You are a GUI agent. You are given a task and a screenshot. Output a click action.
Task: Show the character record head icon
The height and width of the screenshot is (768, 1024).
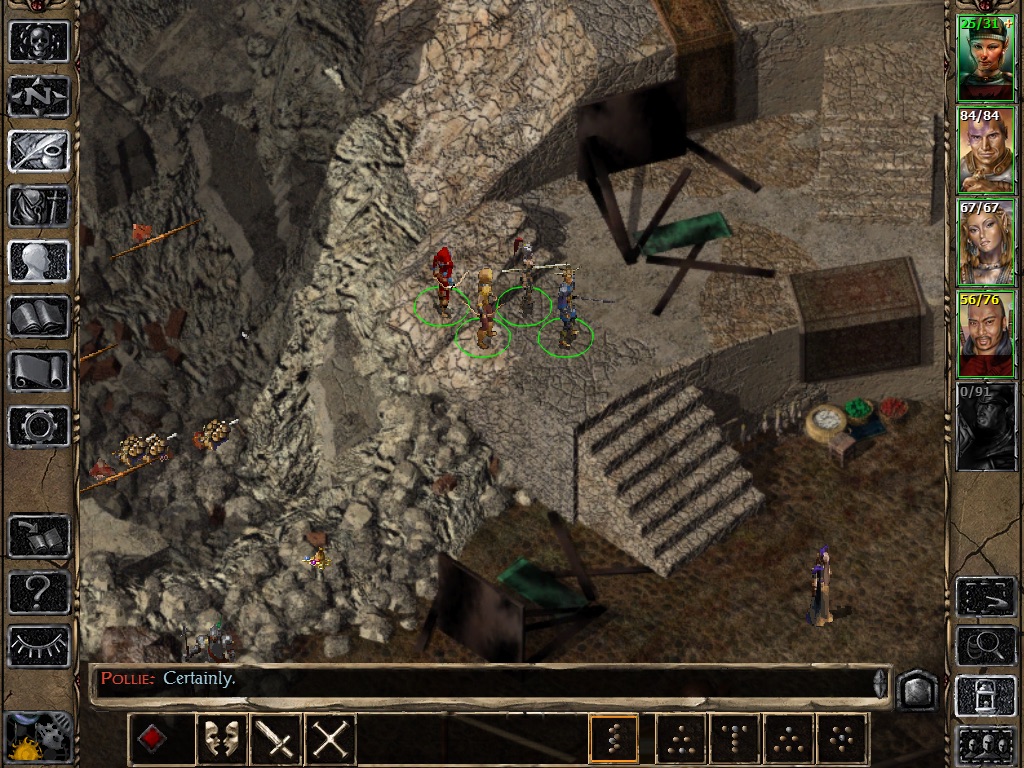point(39,262)
